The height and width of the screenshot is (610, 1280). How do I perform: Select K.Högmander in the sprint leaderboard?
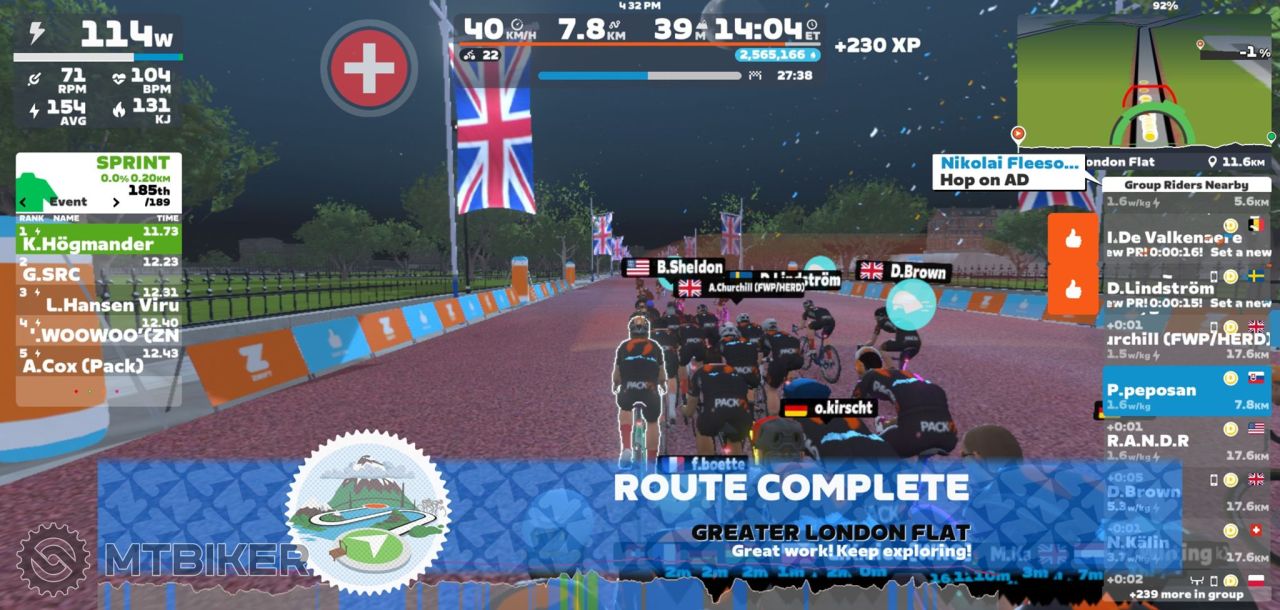click(98, 240)
